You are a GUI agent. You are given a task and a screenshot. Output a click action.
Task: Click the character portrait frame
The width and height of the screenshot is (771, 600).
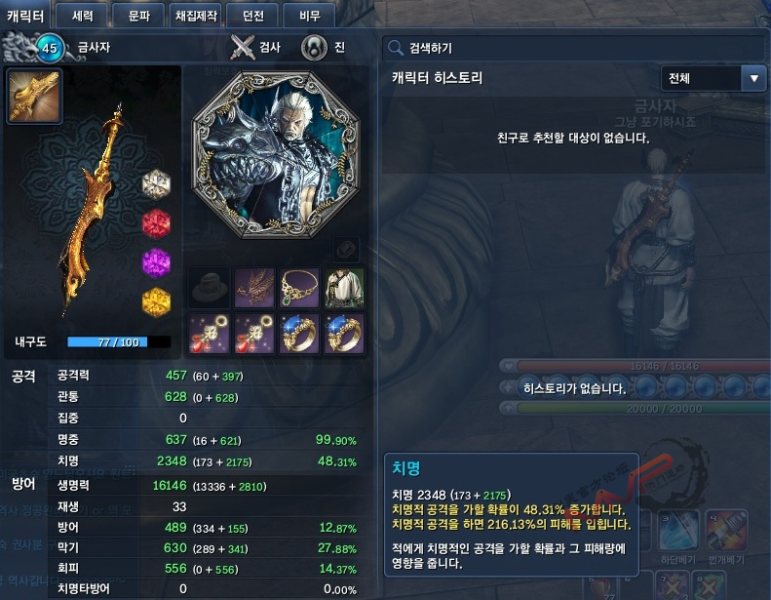(275, 153)
